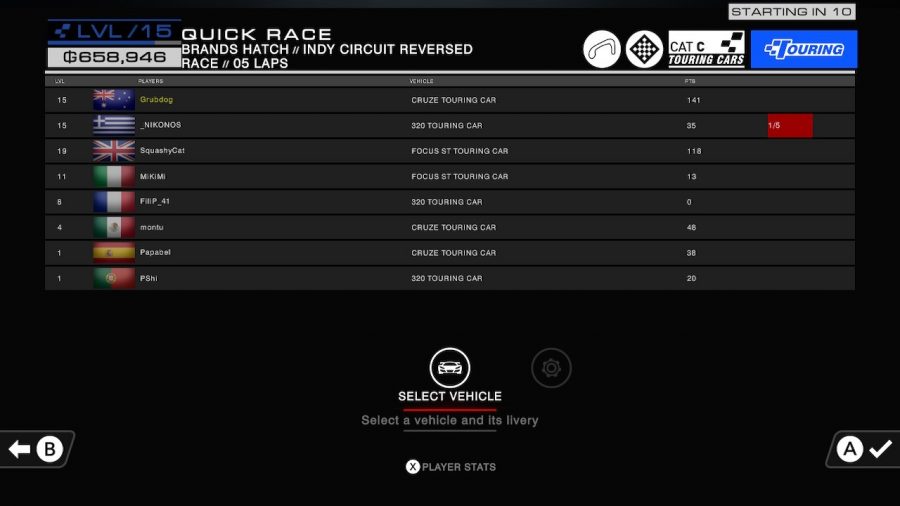Viewport: 900px width, 506px height.
Task: Click the Cat C Touring Cars badge
Action: [706, 49]
